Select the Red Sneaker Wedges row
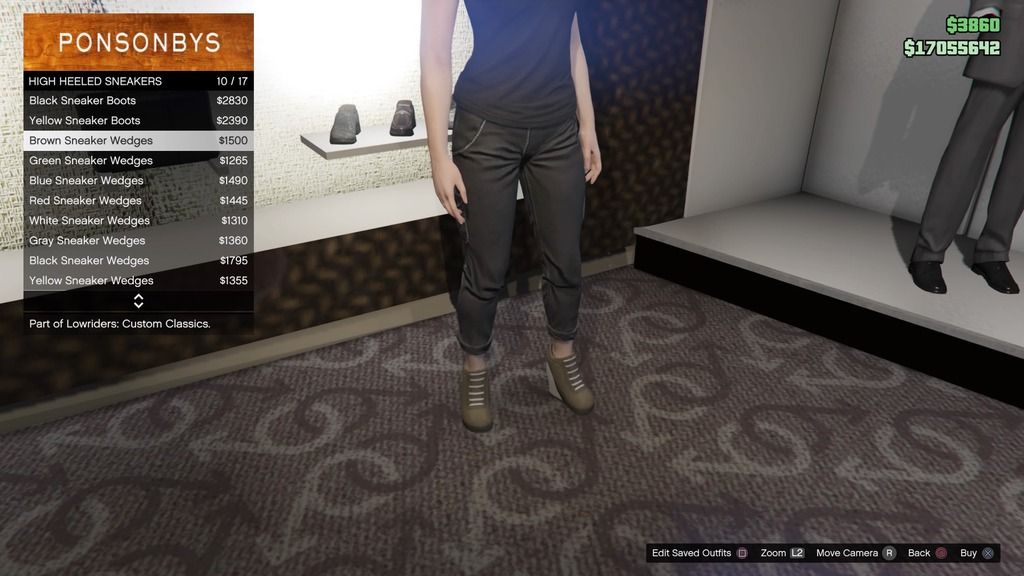 (x=138, y=201)
